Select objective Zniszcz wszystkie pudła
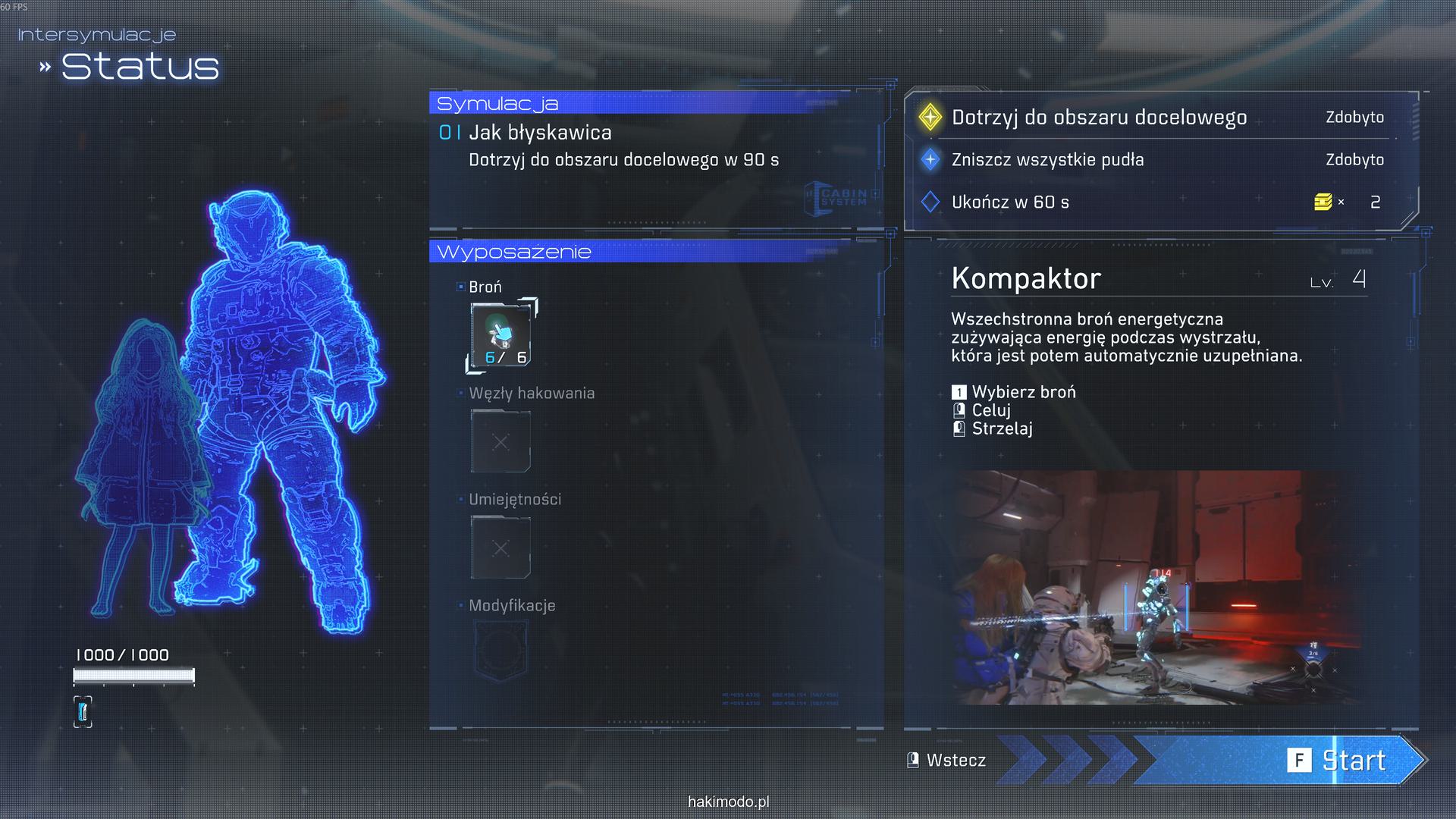The height and width of the screenshot is (819, 1456). coord(1047,160)
